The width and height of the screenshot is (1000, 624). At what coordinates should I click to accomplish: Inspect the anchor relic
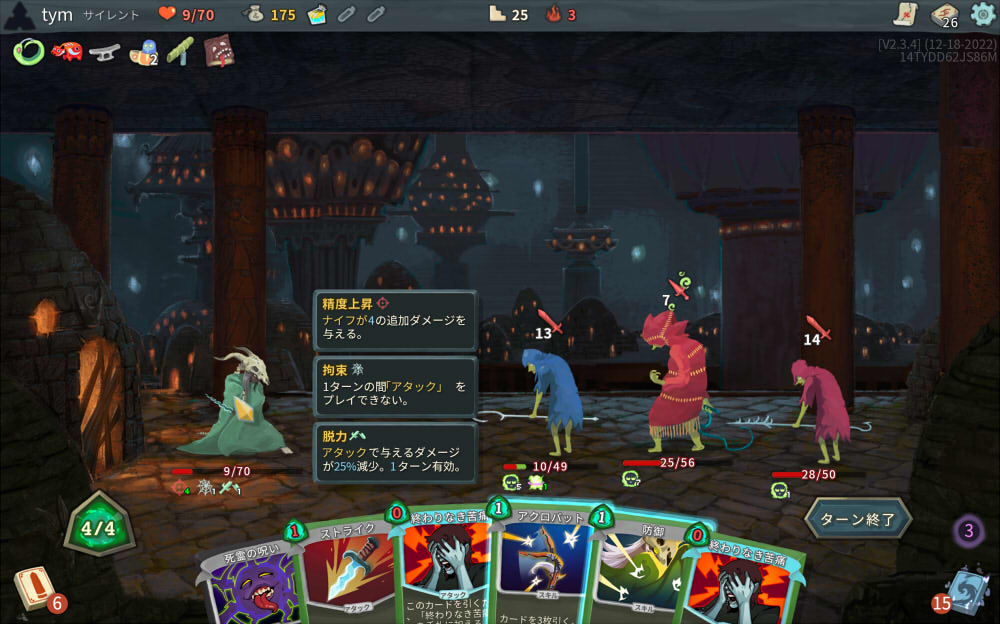click(x=103, y=51)
